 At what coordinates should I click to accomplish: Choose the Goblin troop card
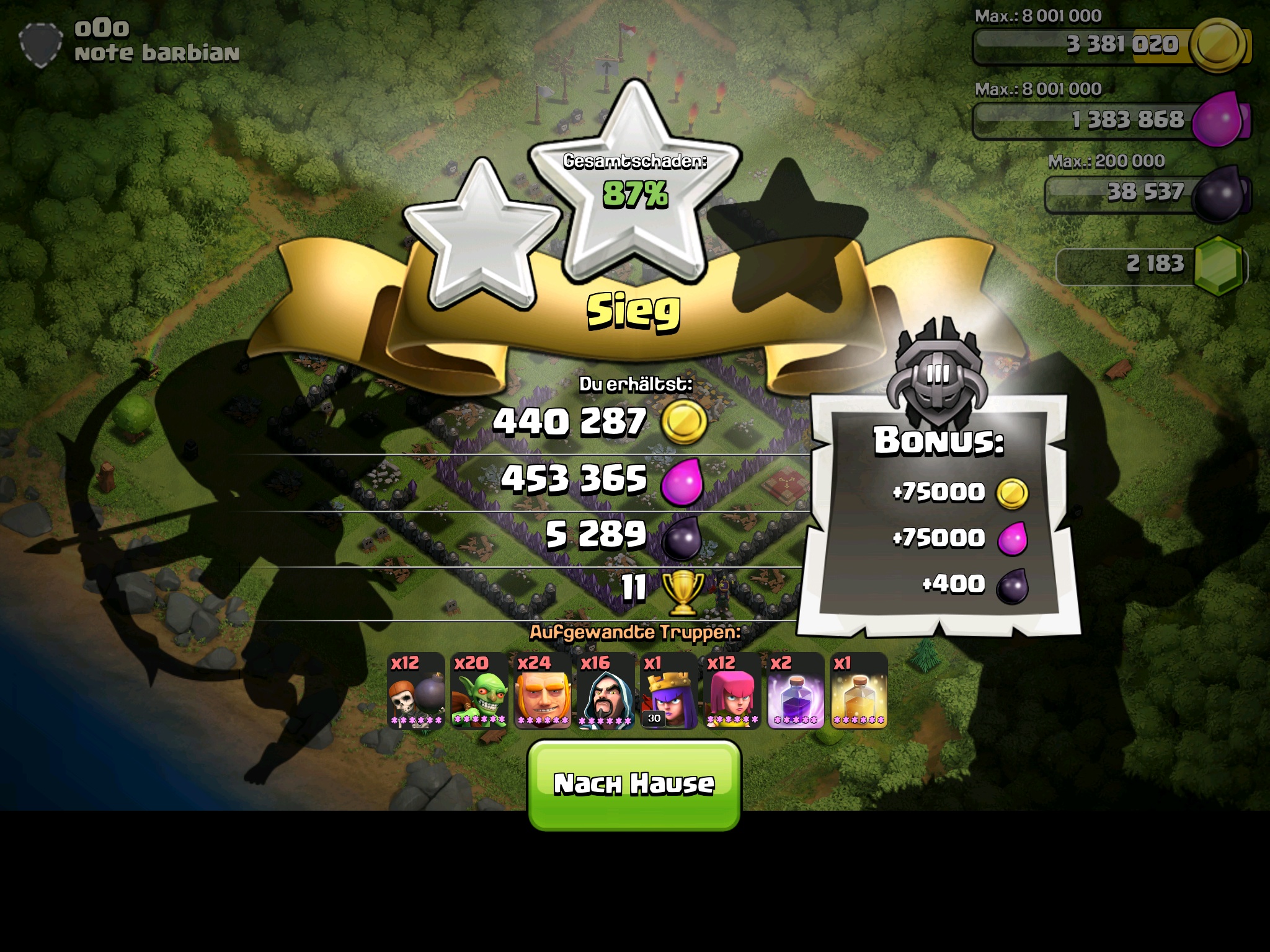tap(479, 691)
